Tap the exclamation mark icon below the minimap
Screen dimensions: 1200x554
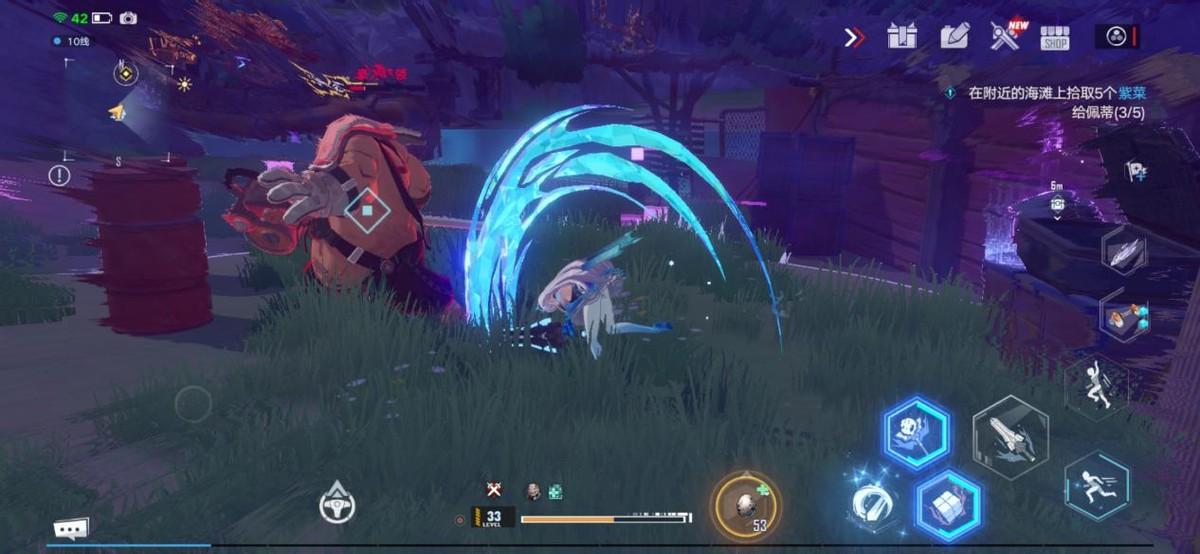(60, 176)
